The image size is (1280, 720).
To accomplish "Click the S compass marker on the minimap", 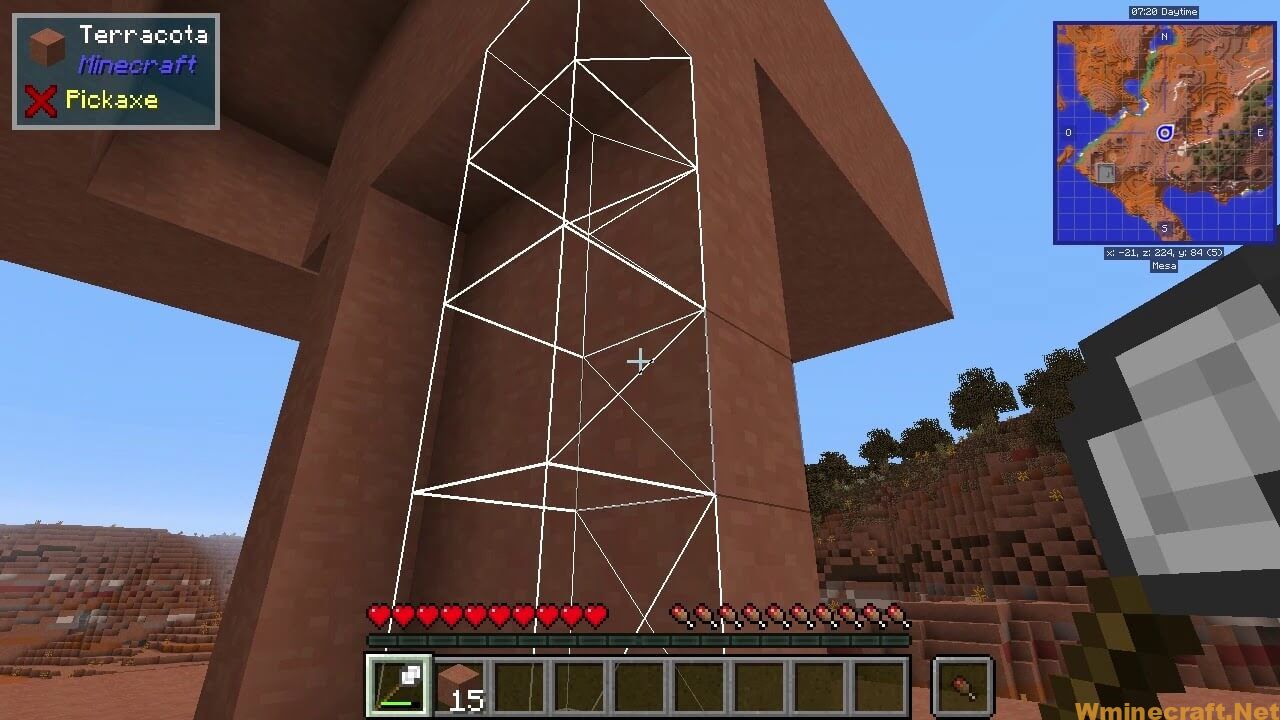I will click(x=1164, y=227).
